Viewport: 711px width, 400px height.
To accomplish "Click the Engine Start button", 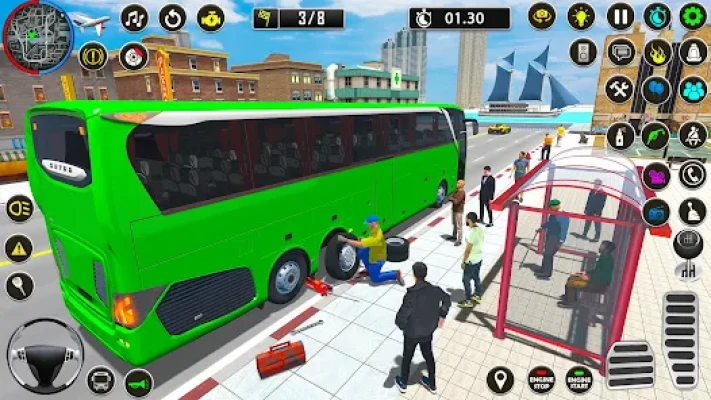I will point(578,379).
